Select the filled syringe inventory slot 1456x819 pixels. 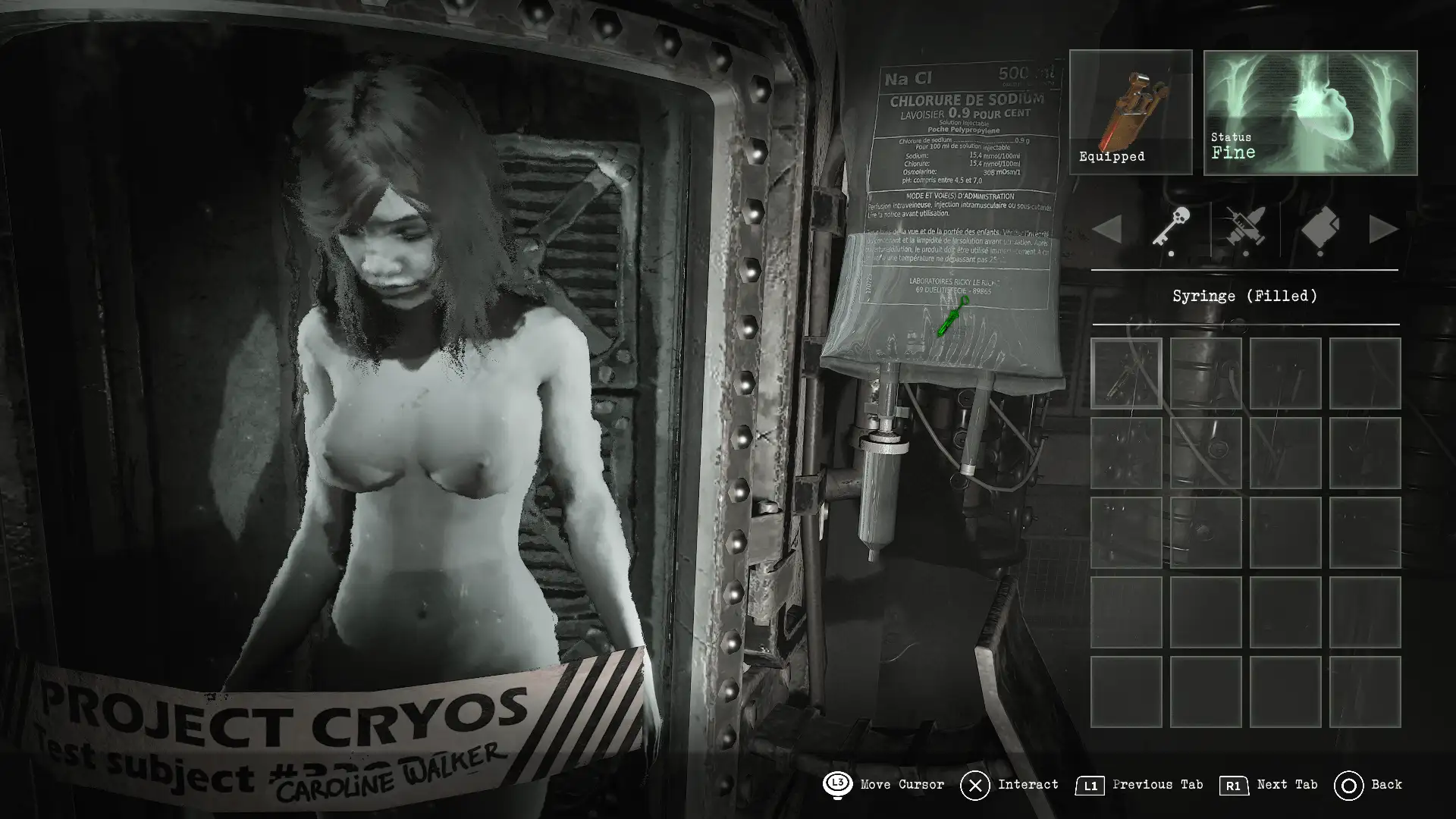1126,373
